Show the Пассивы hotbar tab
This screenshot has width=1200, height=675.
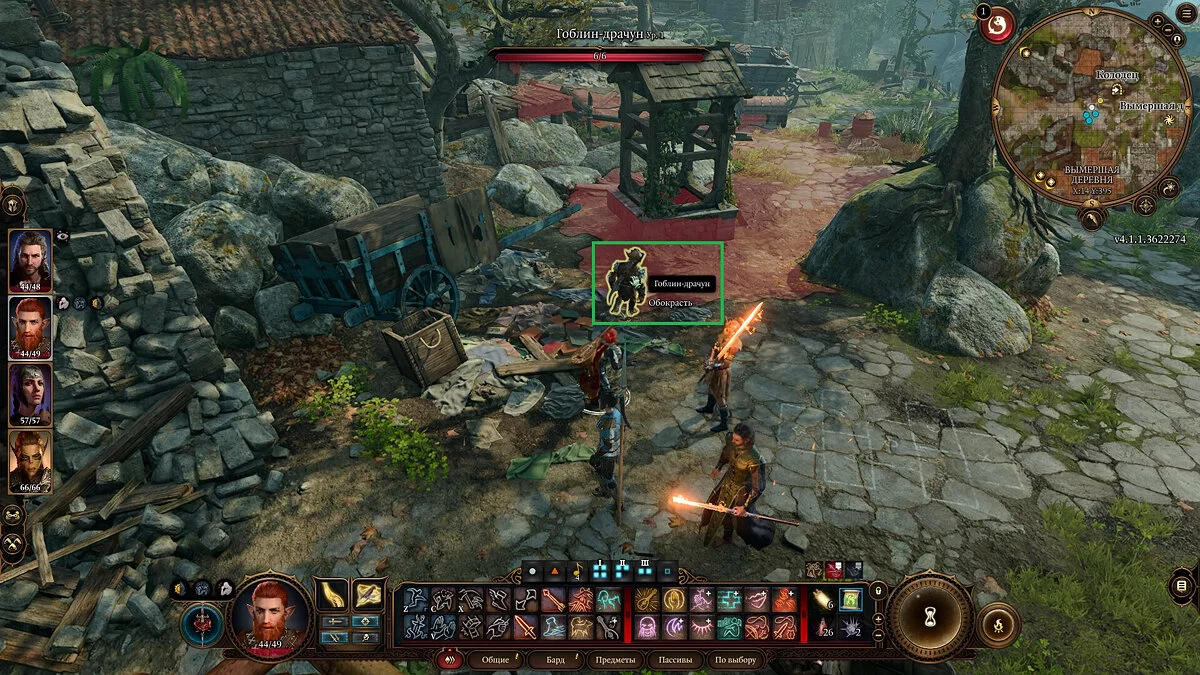674,660
